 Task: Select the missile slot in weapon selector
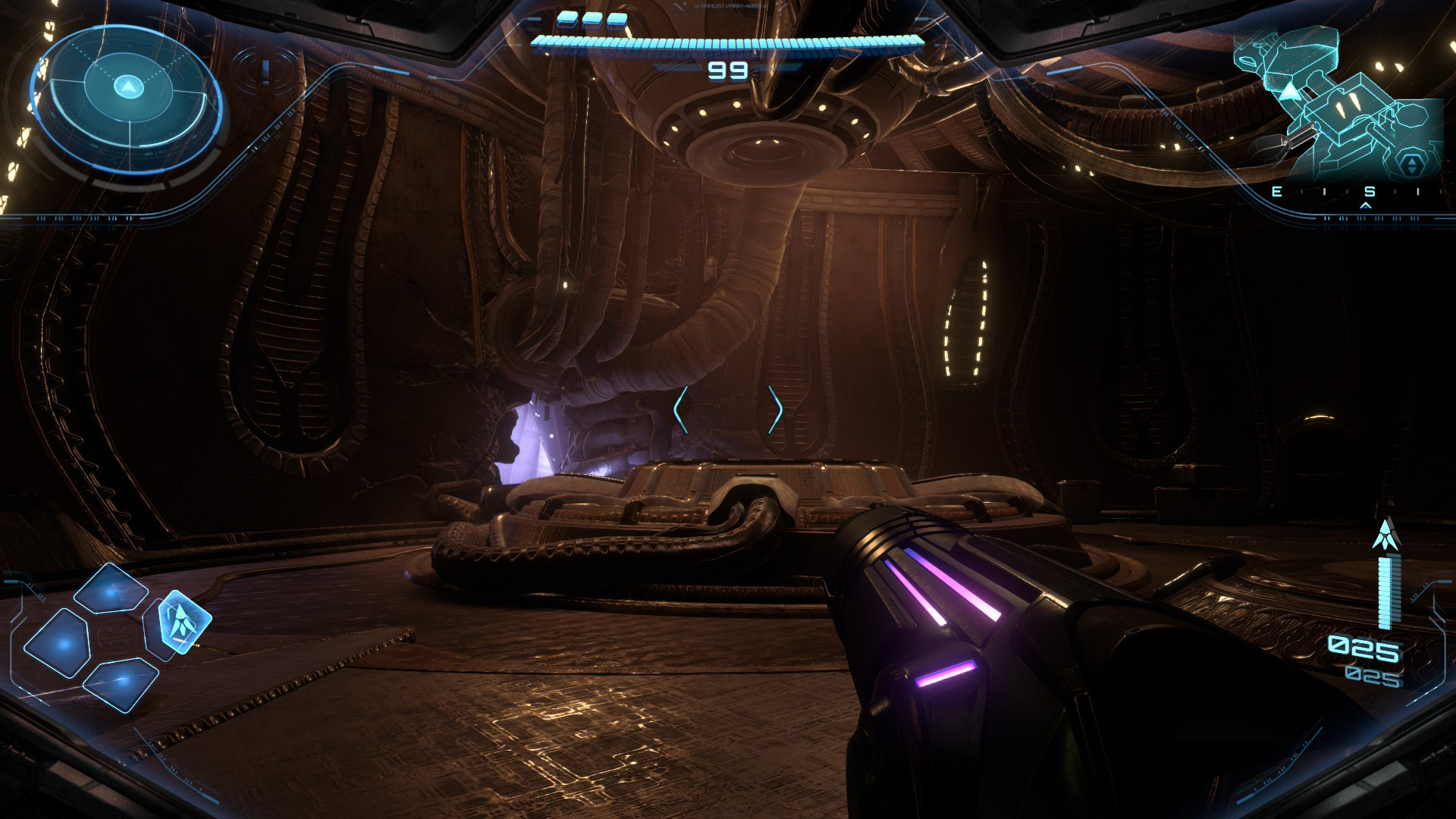click(184, 622)
